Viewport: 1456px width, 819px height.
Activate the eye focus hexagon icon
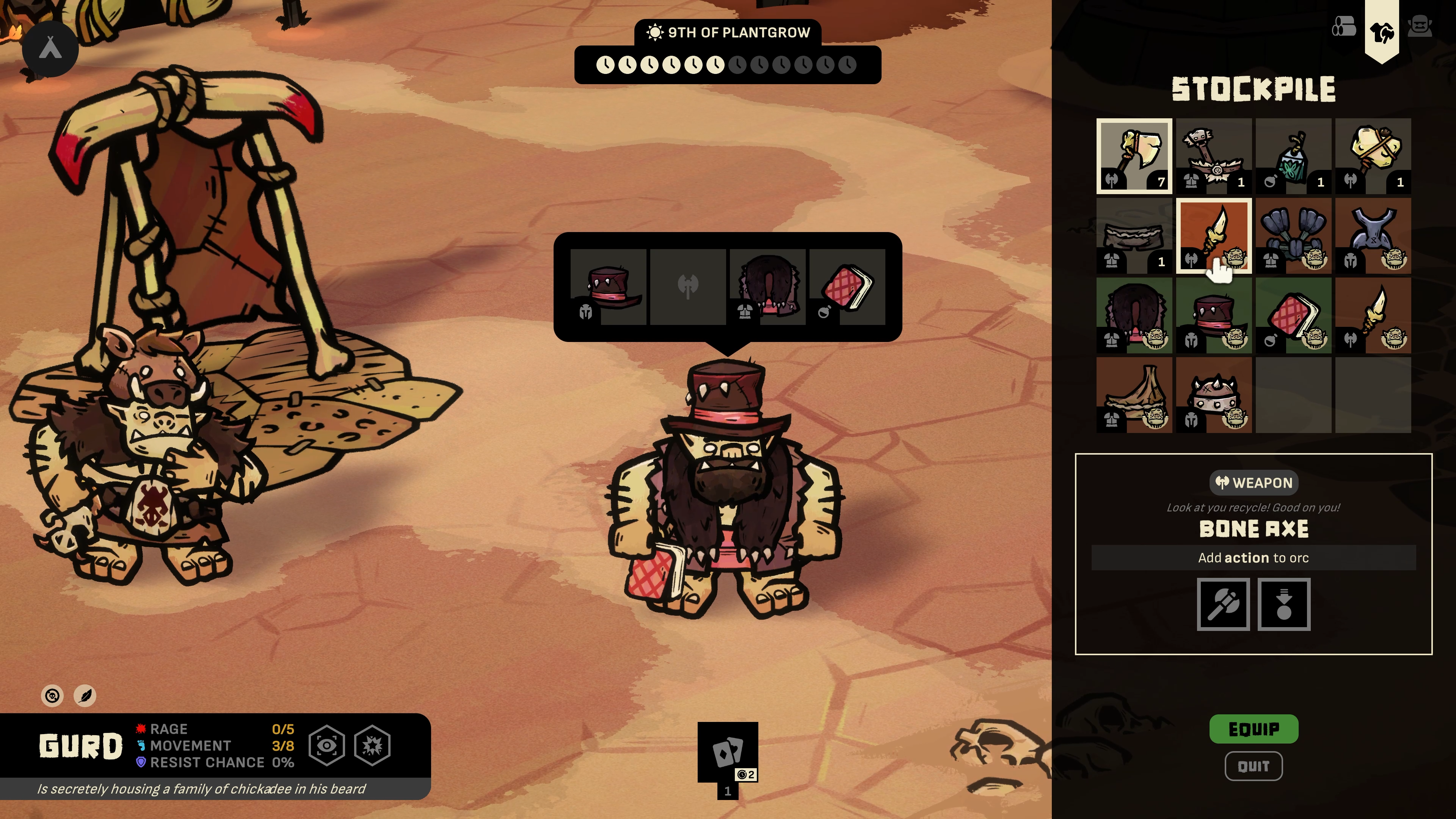pyautogui.click(x=327, y=746)
